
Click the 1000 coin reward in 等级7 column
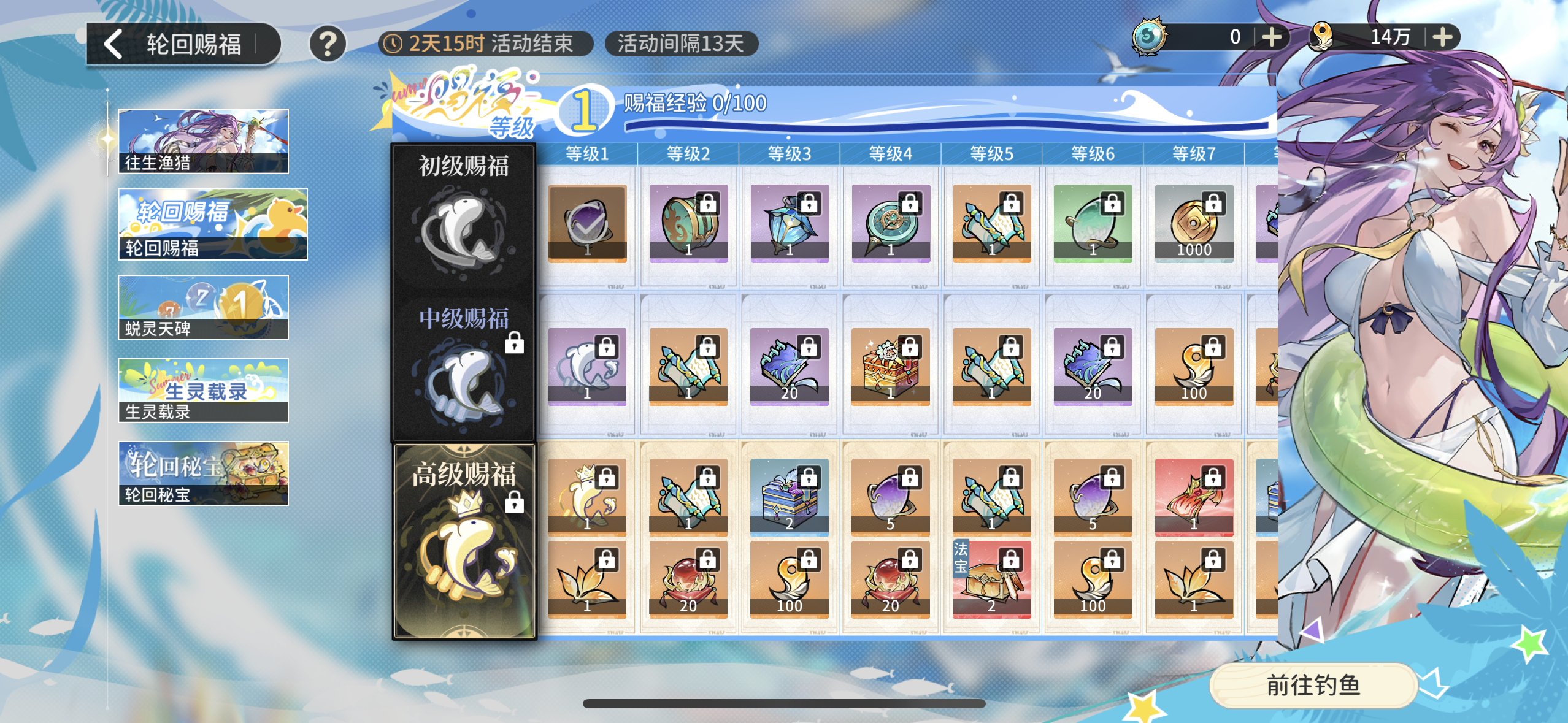pyautogui.click(x=1193, y=224)
